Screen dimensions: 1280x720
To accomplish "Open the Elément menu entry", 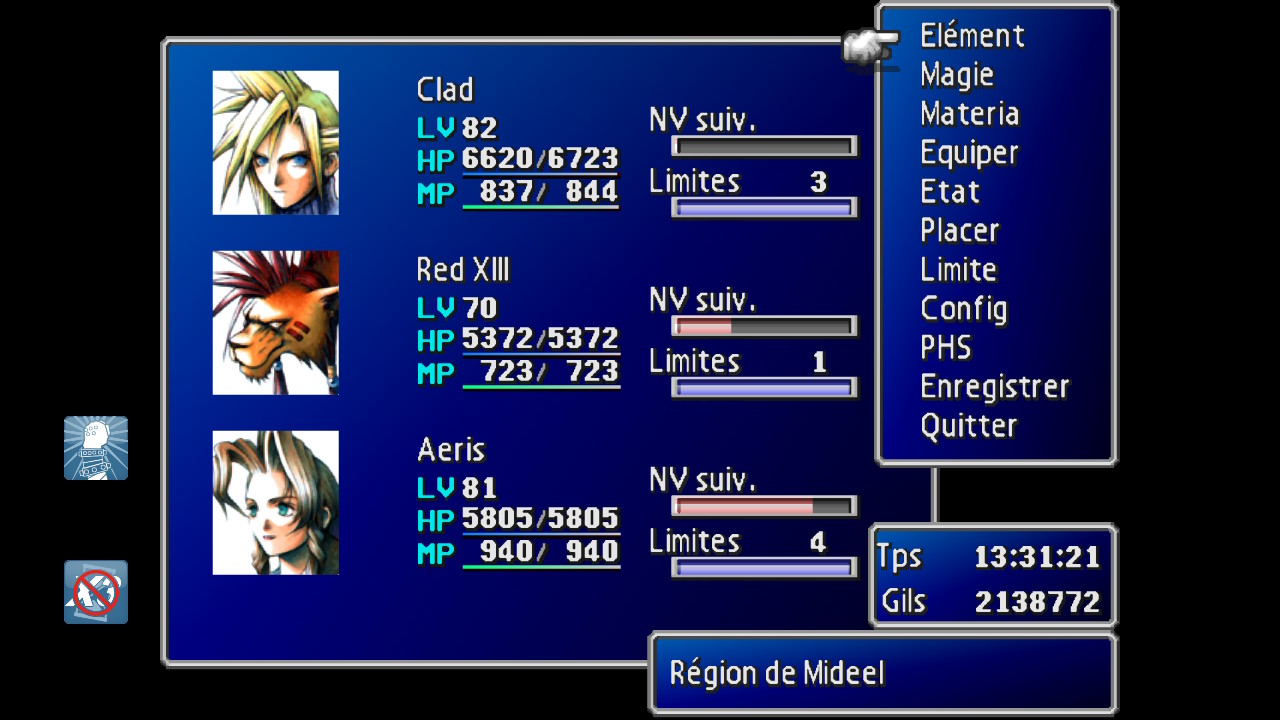I will pos(972,37).
